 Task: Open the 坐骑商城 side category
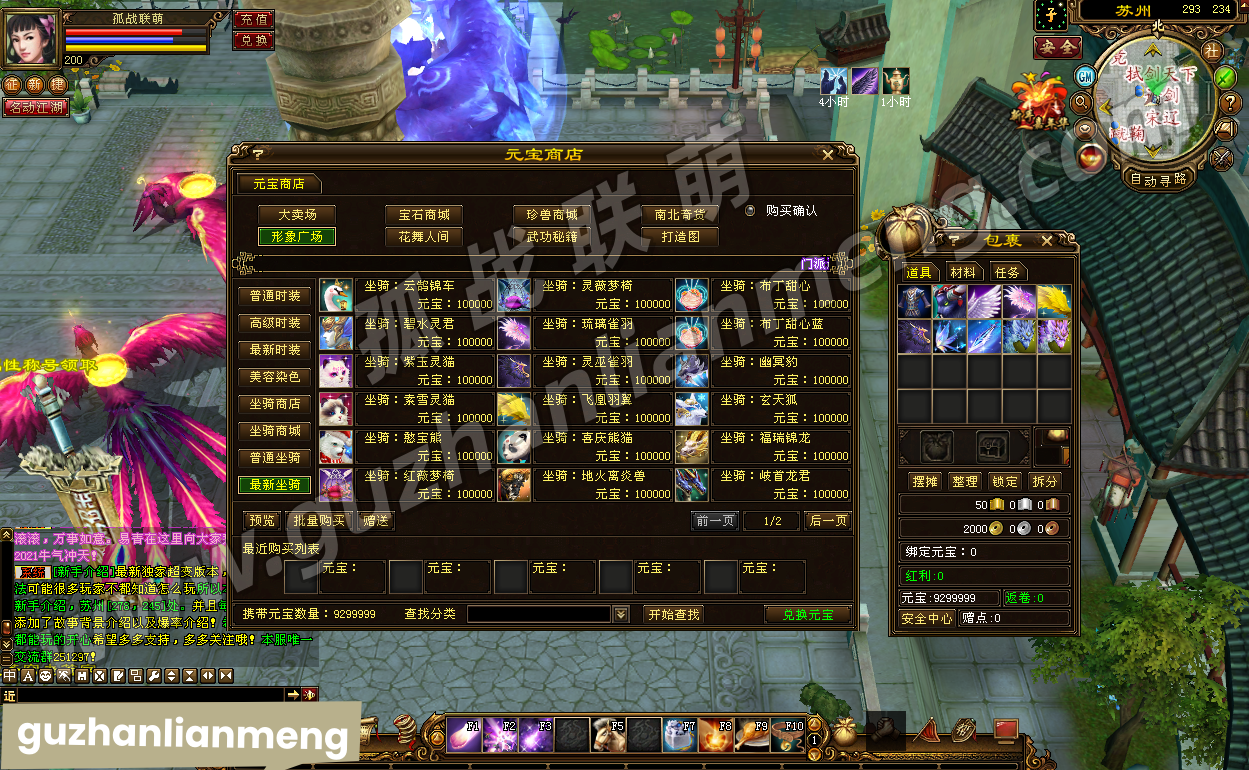(275, 431)
